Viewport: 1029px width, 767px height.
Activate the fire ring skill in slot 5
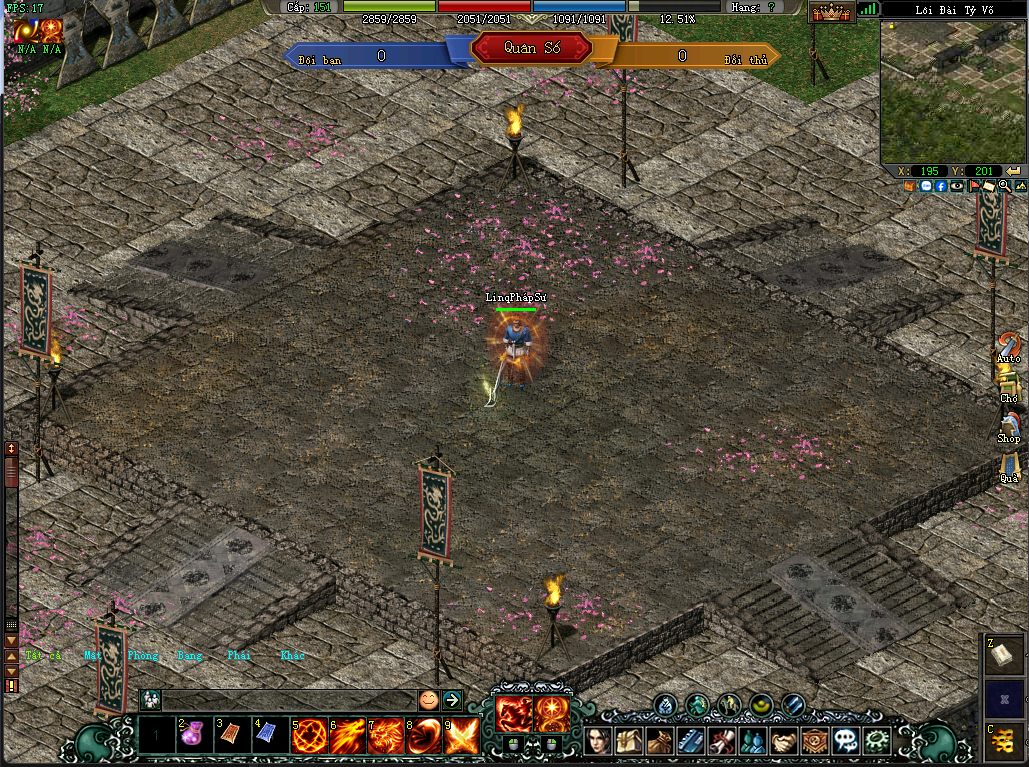[x=309, y=736]
